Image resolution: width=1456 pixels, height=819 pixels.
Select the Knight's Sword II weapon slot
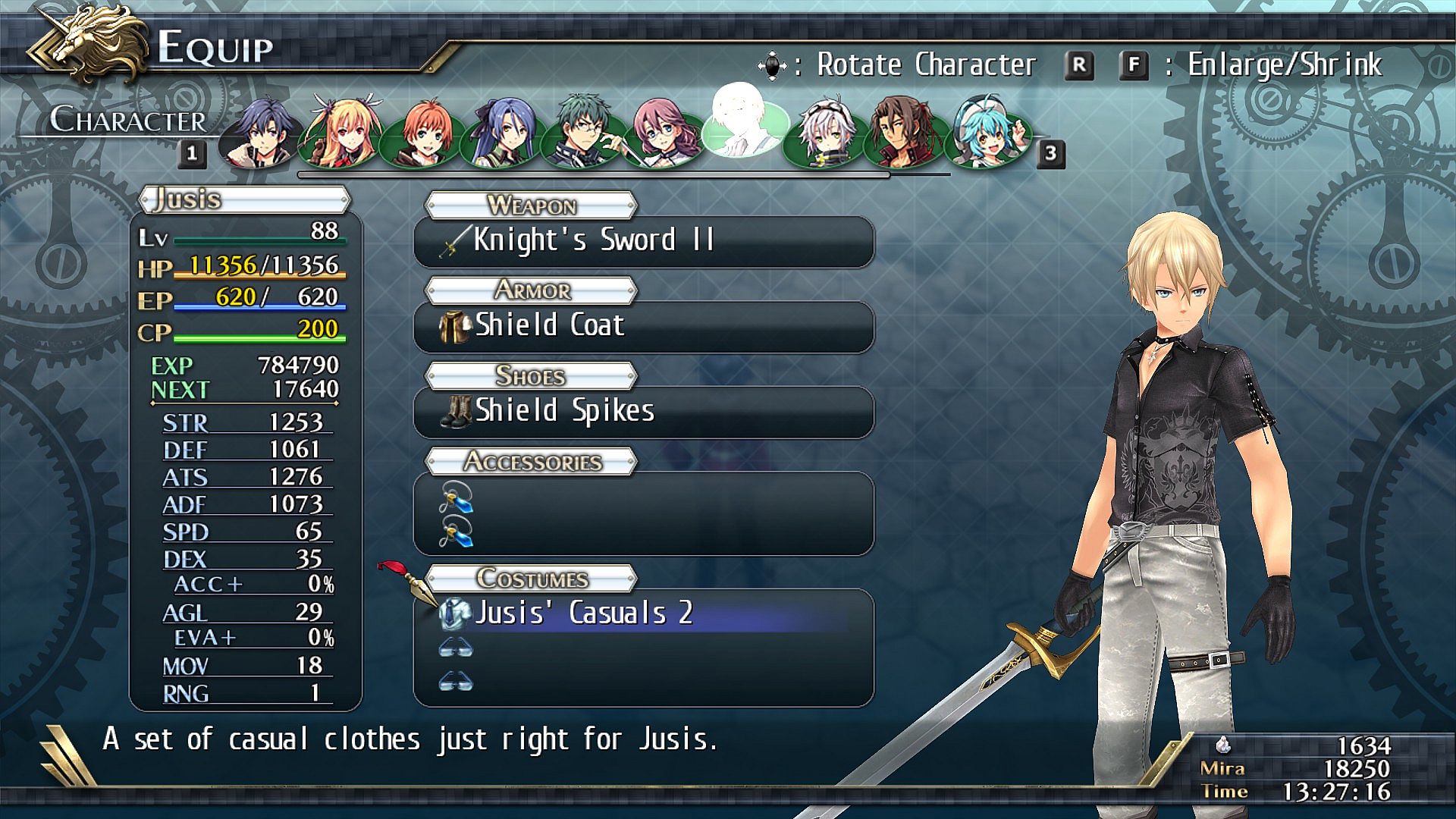(643, 241)
